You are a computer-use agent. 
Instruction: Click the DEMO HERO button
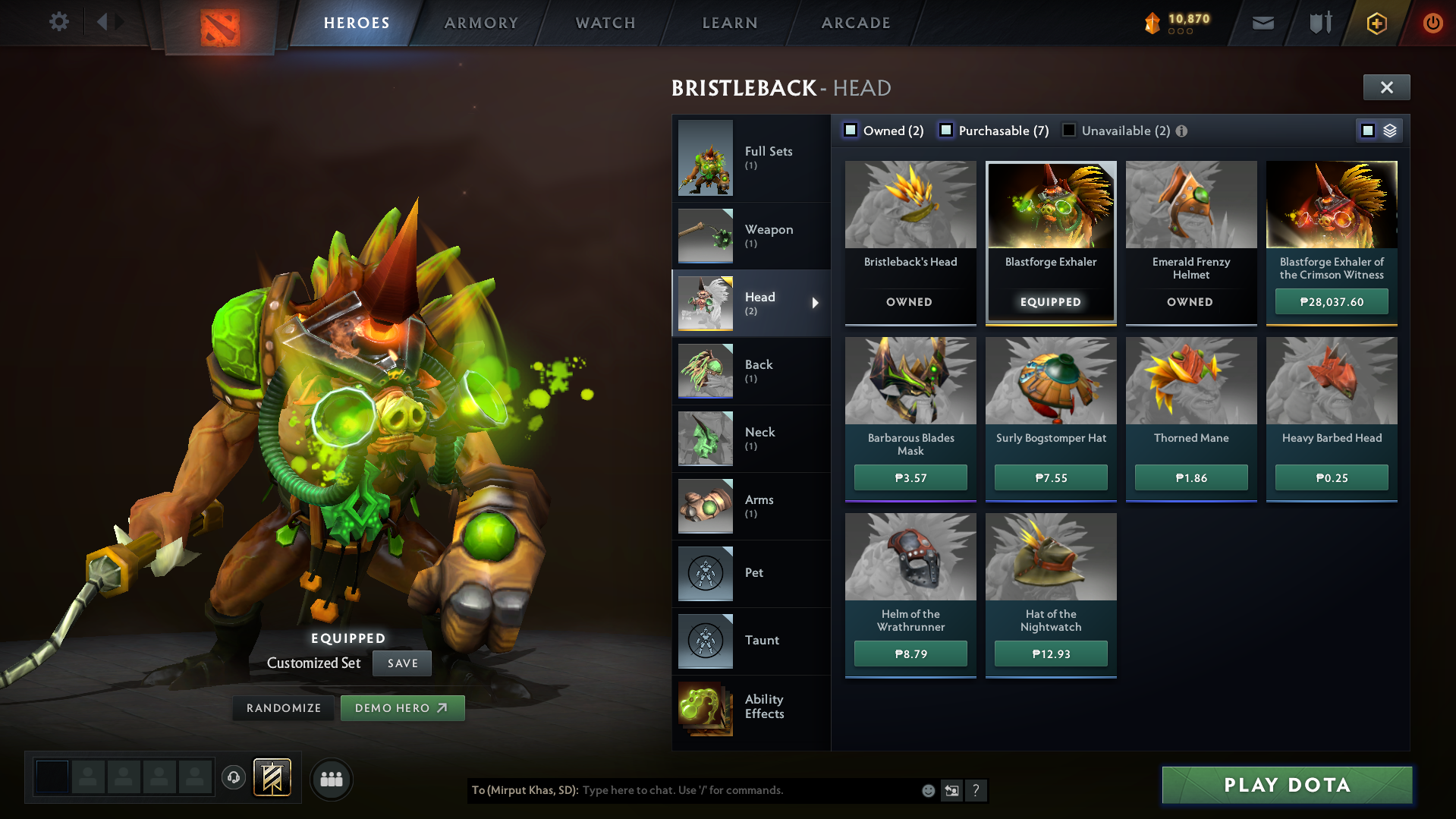402,707
